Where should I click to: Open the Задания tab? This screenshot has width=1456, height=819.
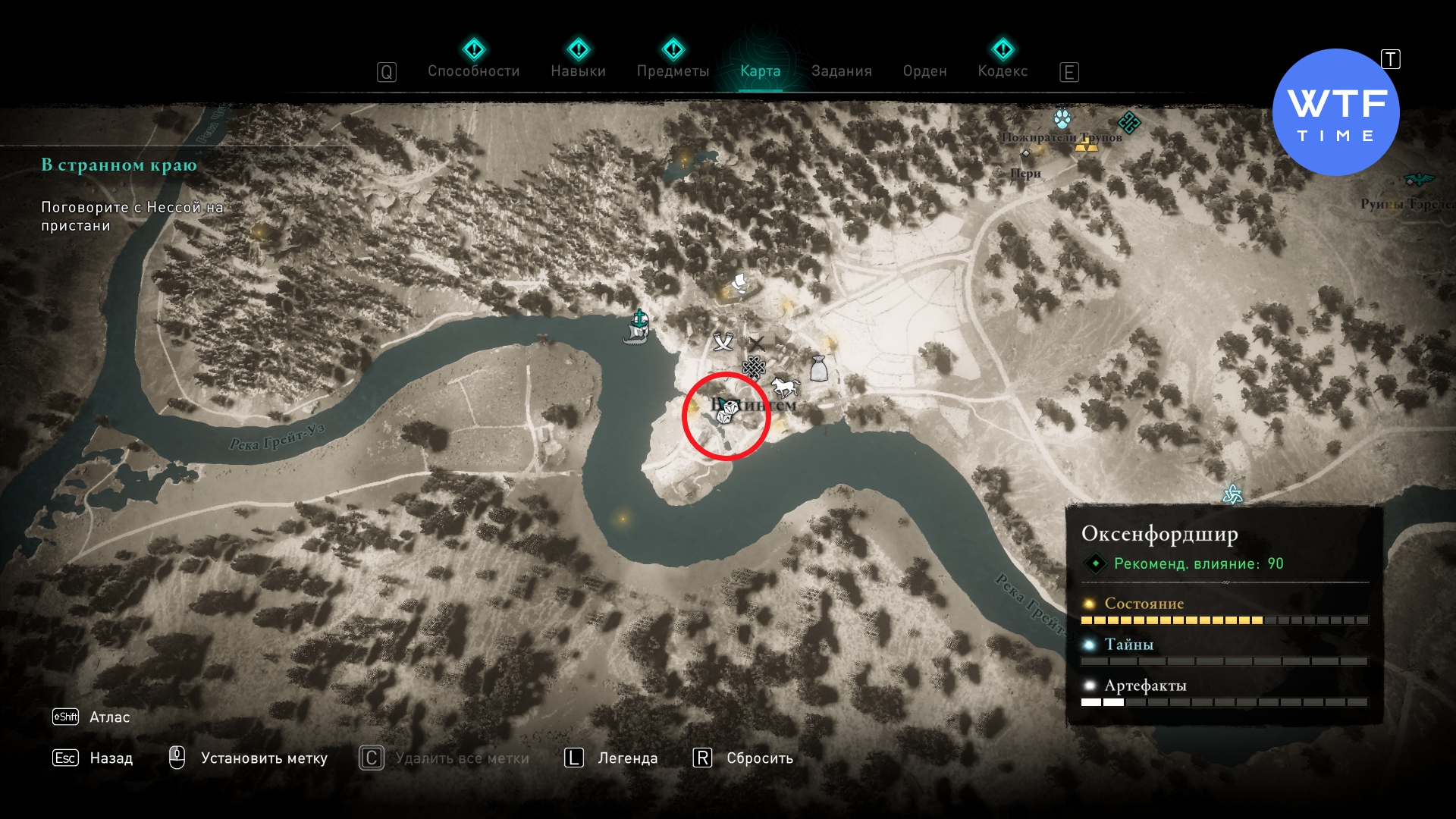click(x=841, y=71)
